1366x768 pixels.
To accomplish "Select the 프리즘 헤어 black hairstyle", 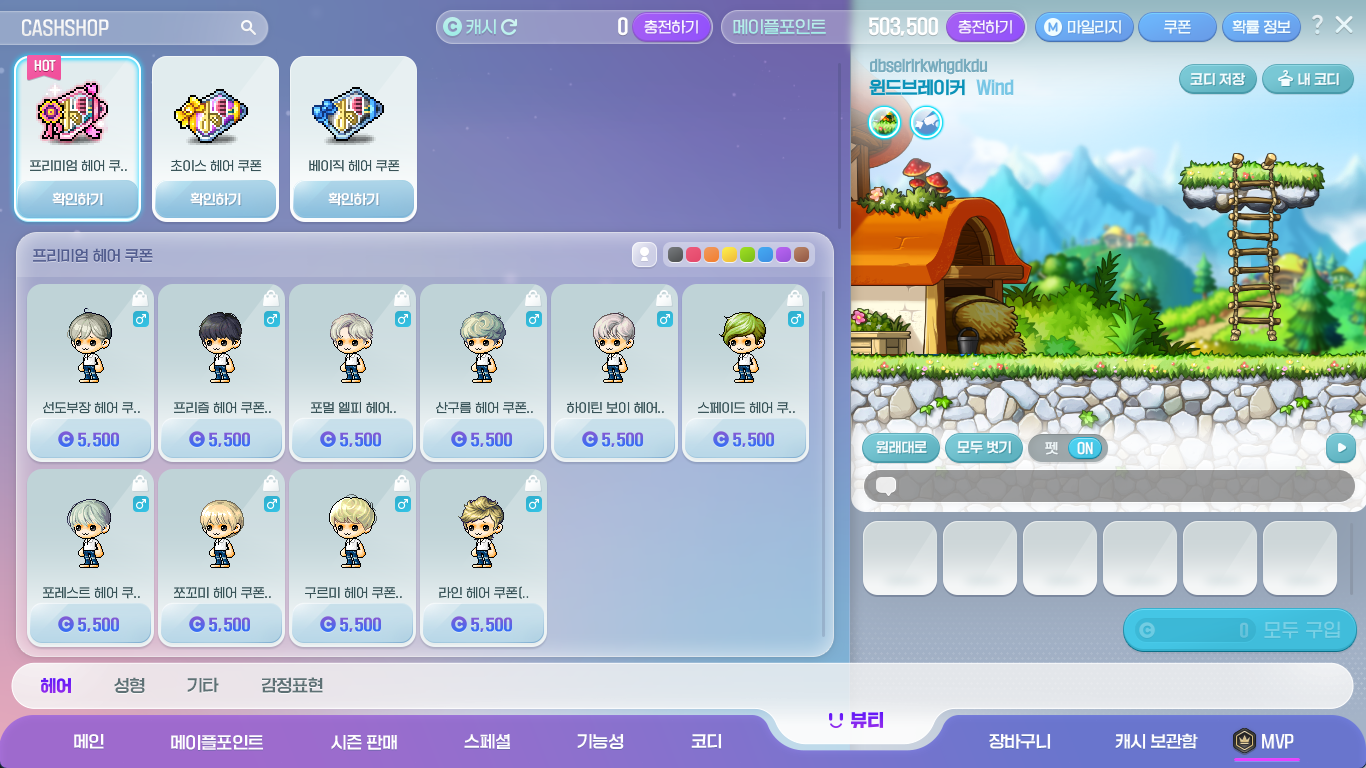I will tap(221, 350).
